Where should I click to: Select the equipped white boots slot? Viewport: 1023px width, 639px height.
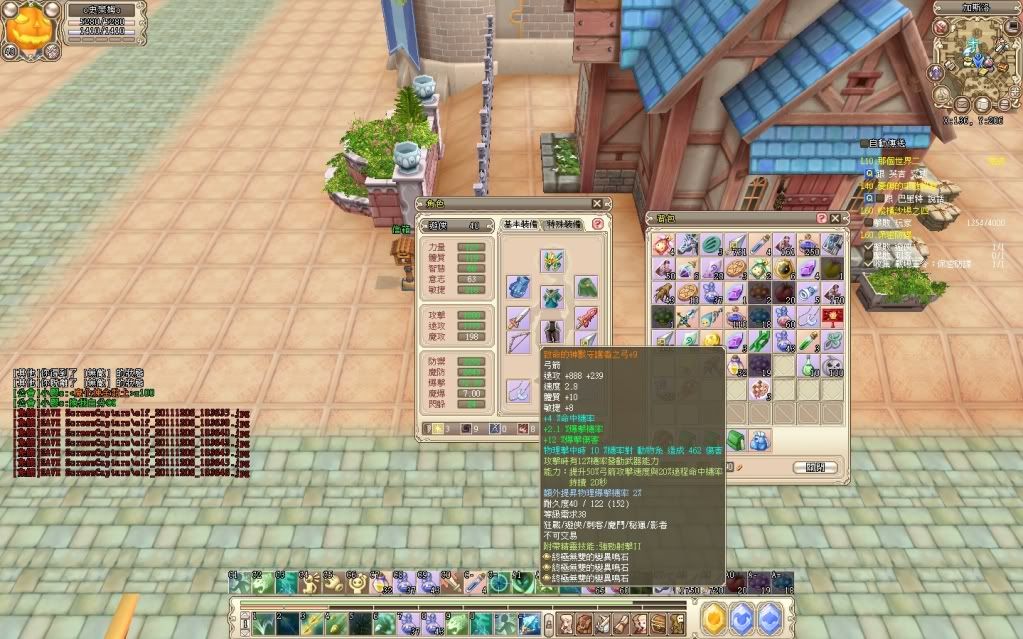(x=518, y=391)
